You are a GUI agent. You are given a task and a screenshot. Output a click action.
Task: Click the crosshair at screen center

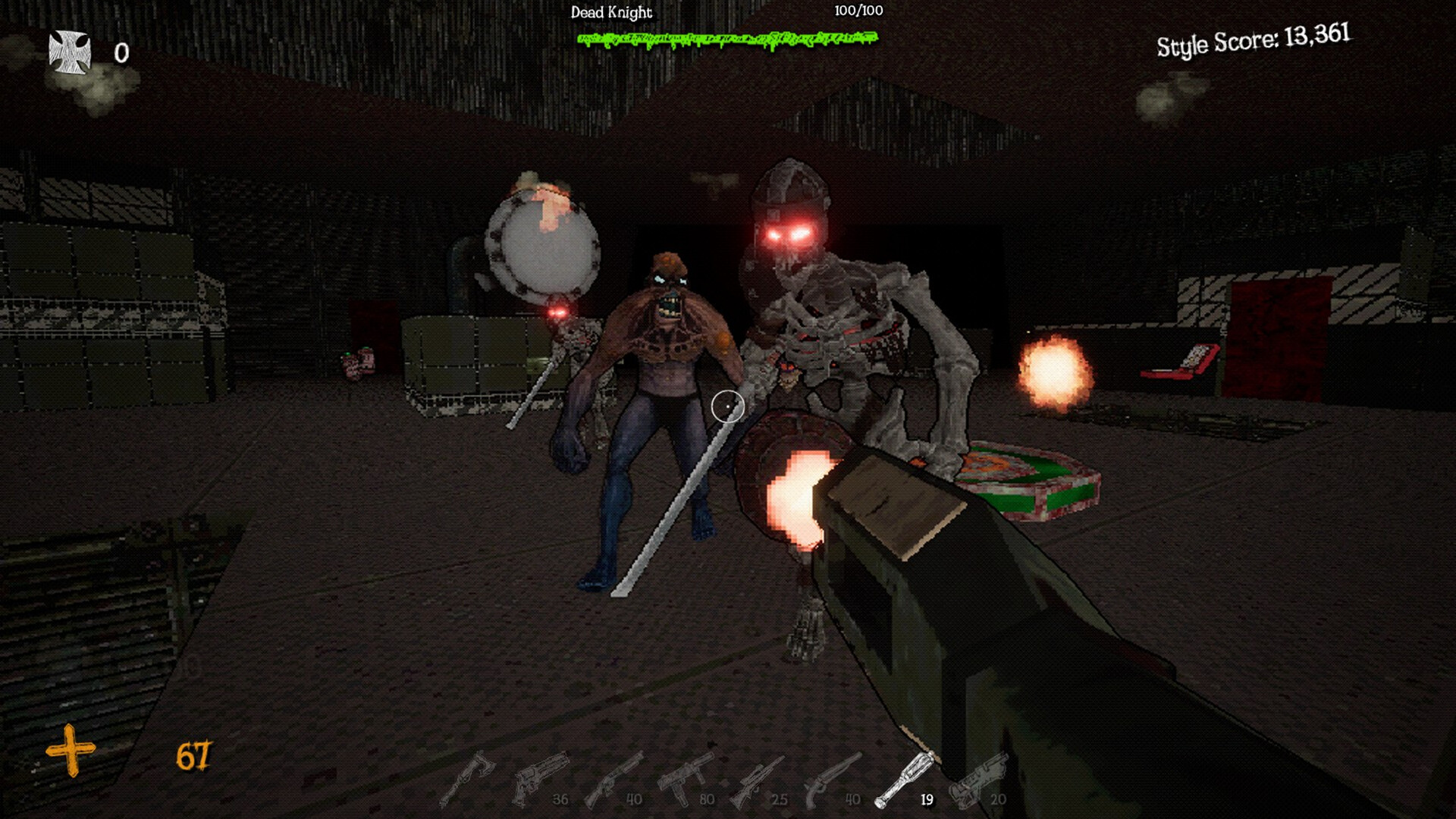coord(726,408)
